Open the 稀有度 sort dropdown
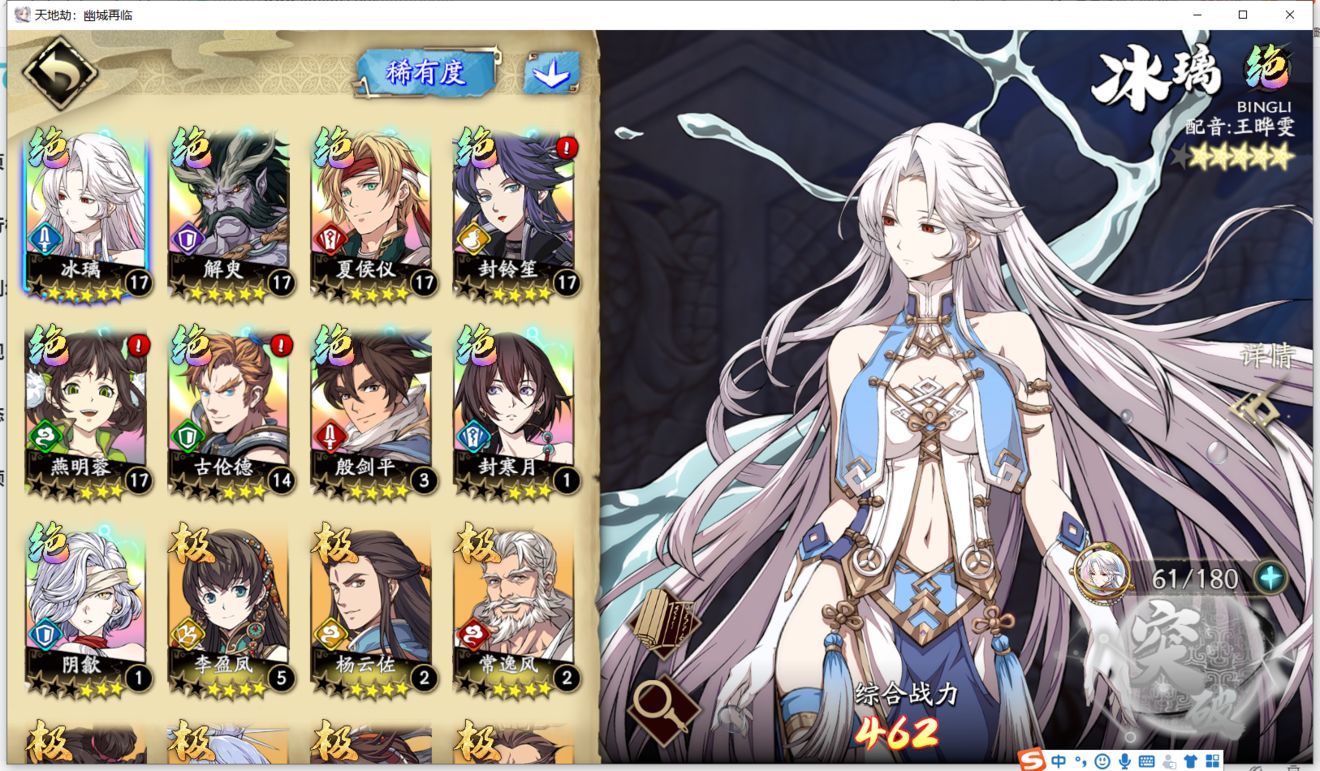Viewport: 1320px width, 771px height. tap(427, 72)
